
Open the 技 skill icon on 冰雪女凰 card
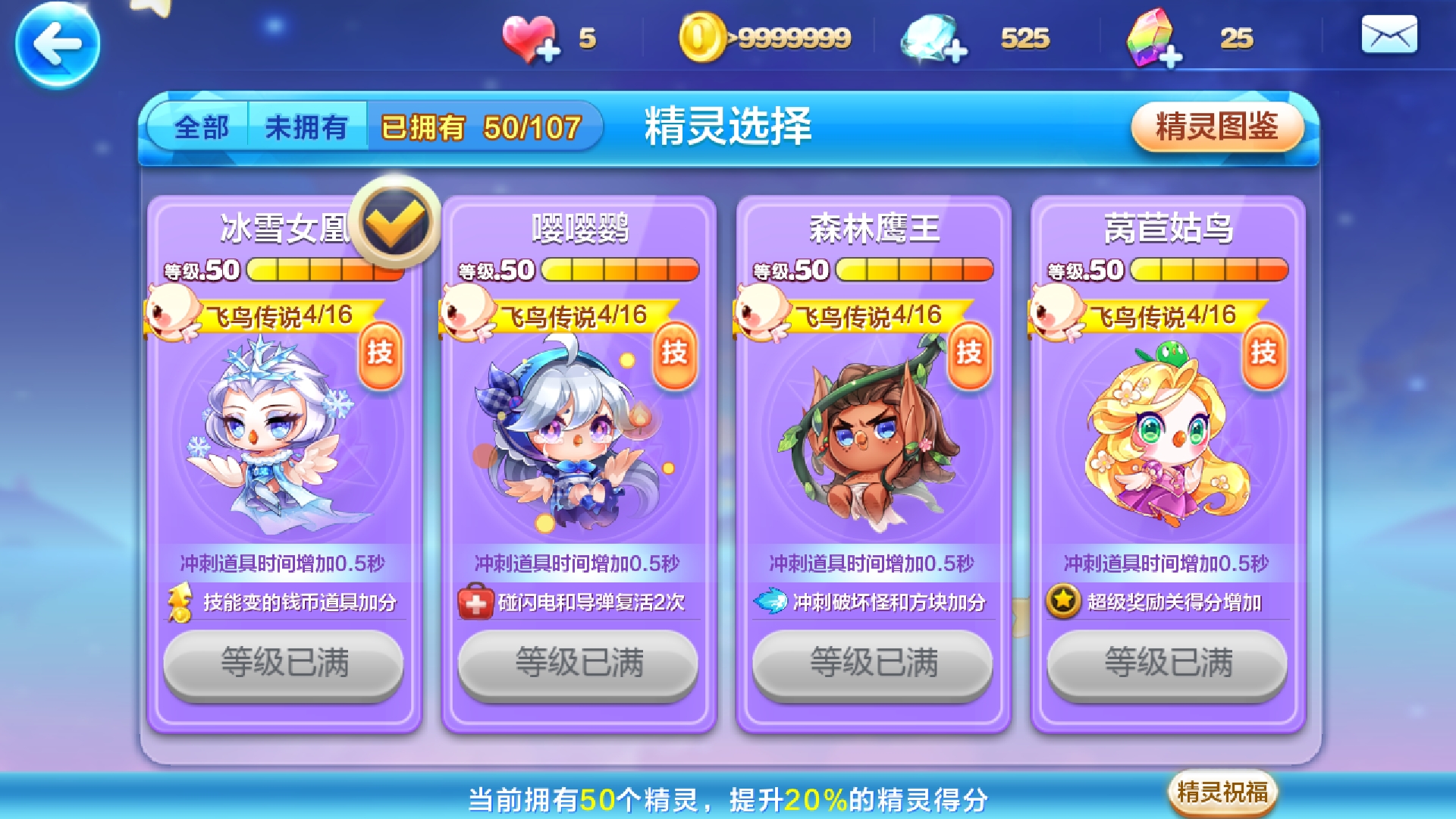tap(380, 356)
